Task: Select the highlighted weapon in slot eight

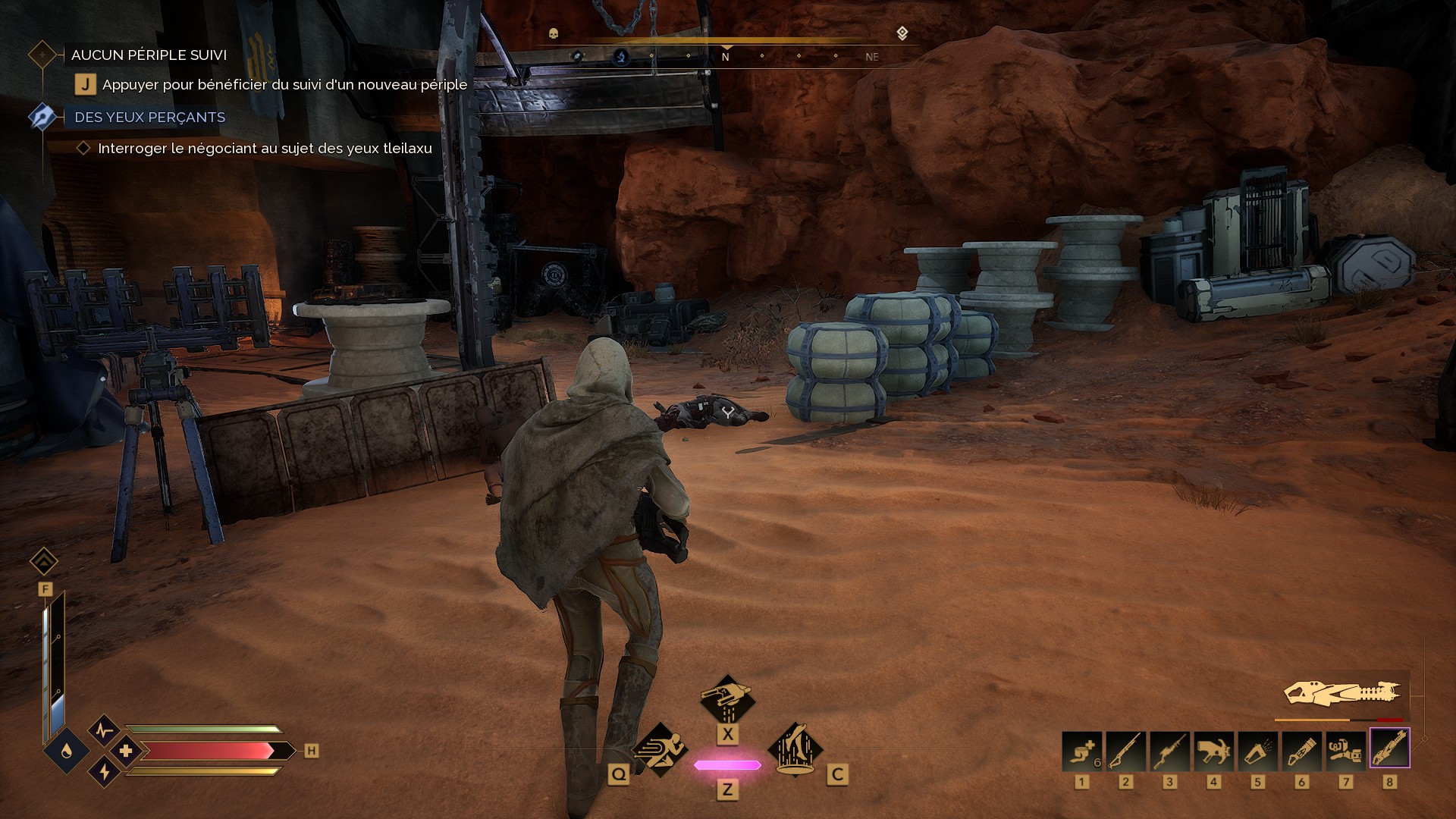Action: click(1389, 748)
